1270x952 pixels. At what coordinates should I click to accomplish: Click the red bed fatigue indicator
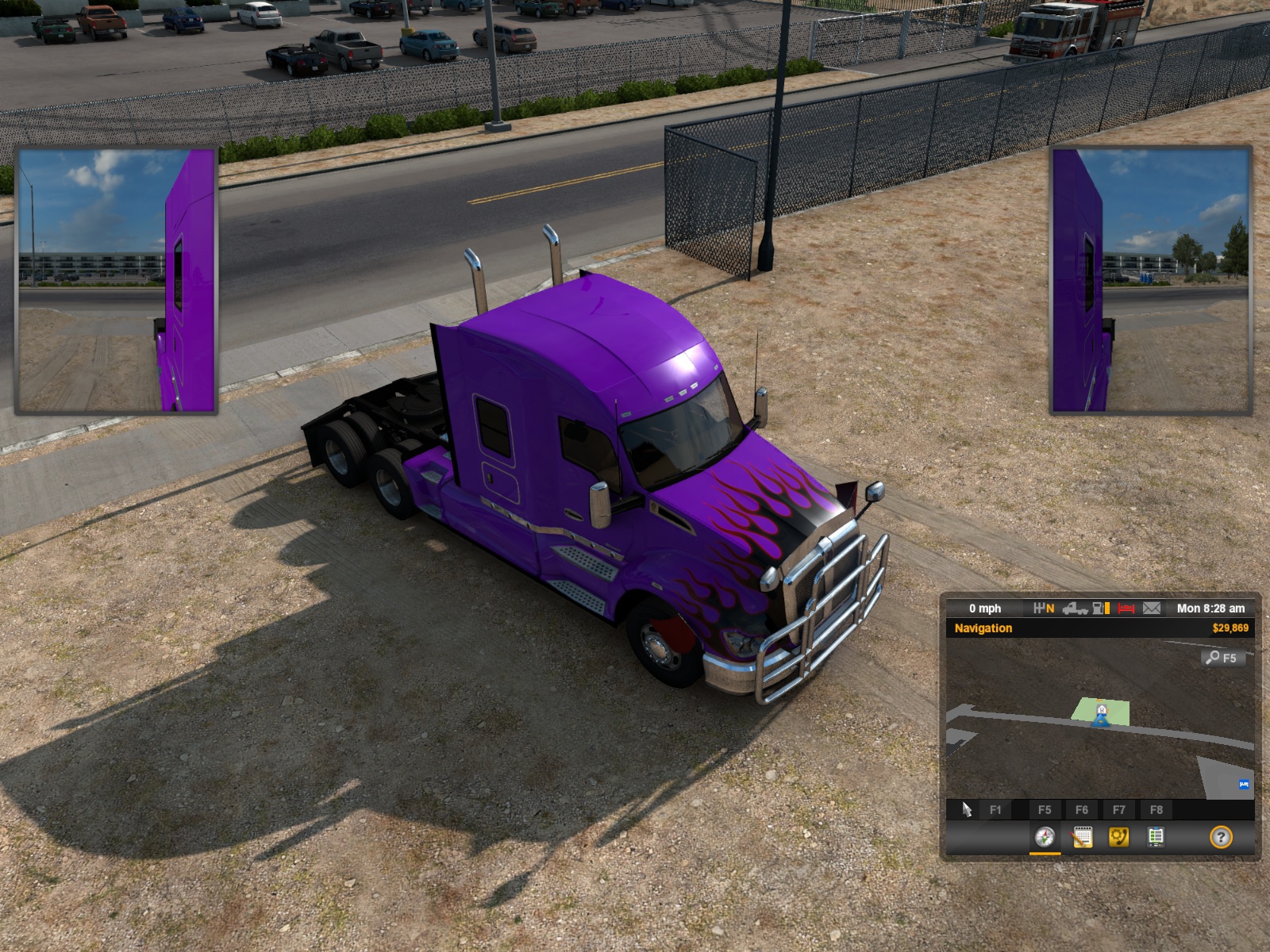point(1126,608)
